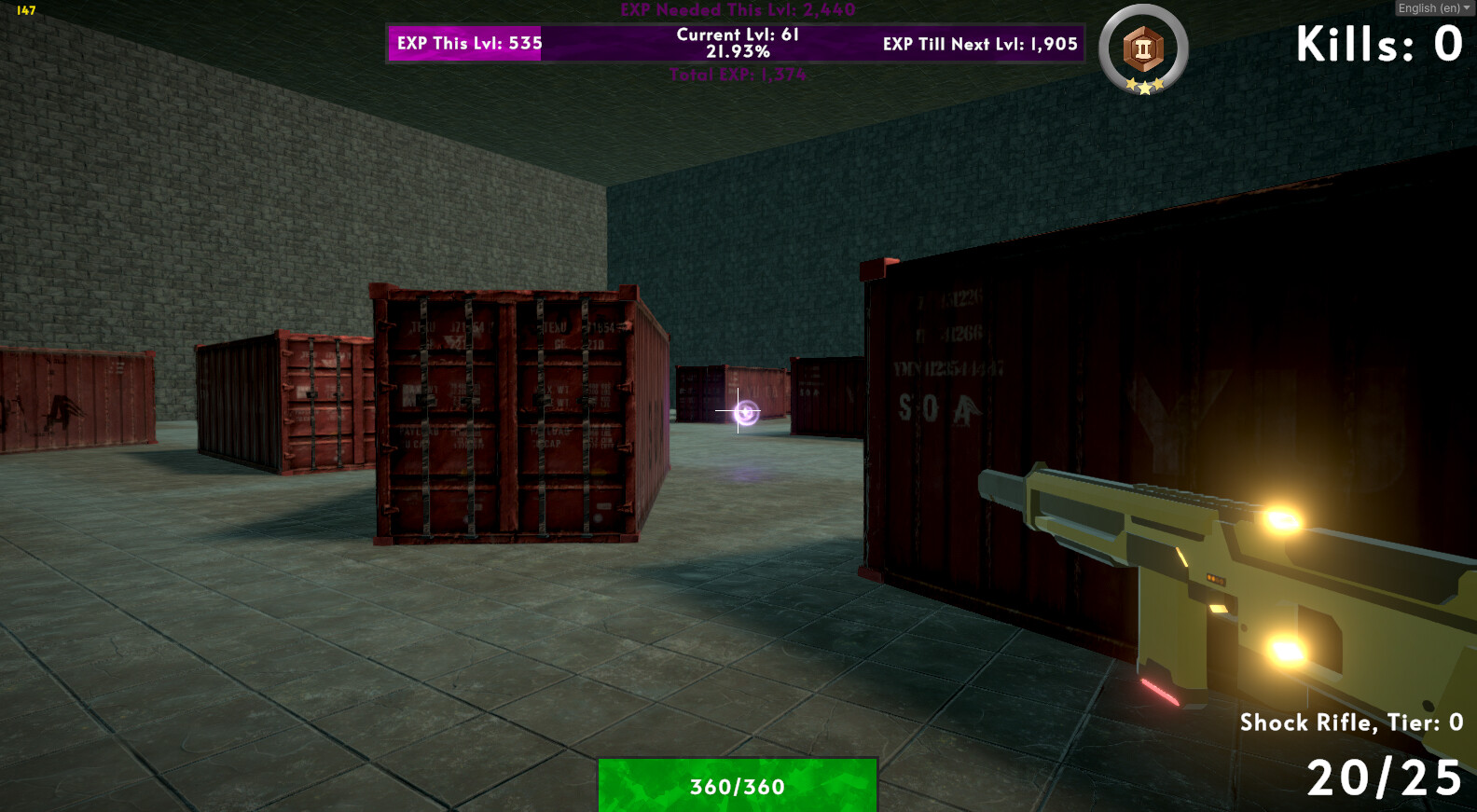Open the English (en) language dropdown

(1431, 7)
